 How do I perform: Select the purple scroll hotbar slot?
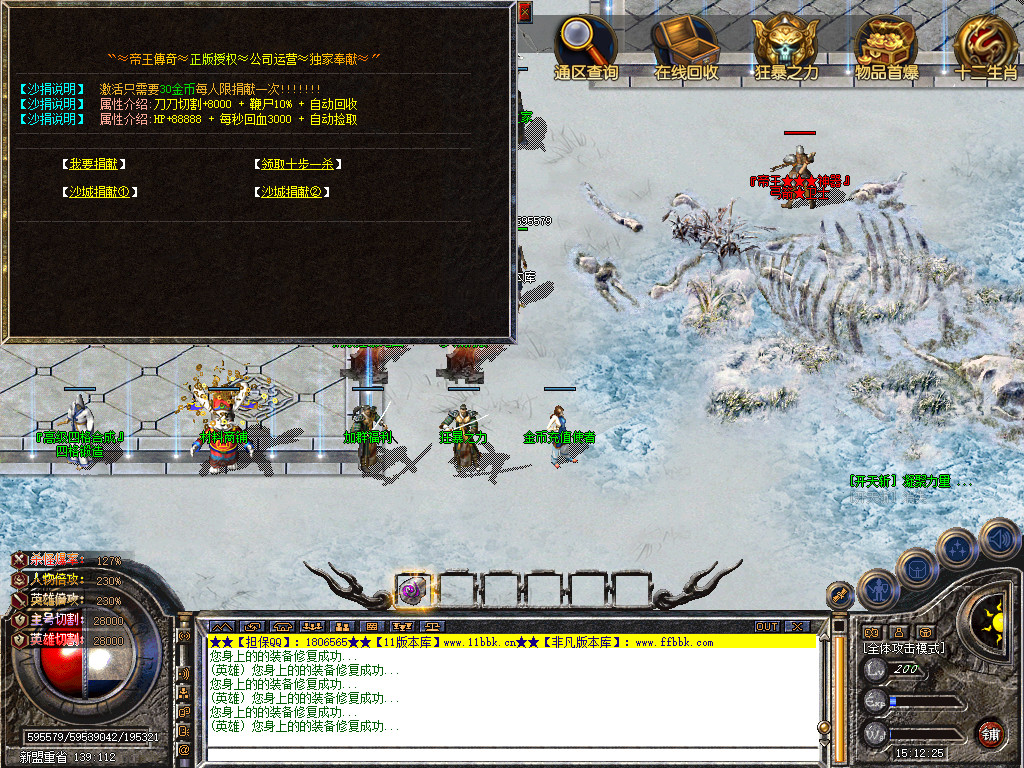pos(412,589)
